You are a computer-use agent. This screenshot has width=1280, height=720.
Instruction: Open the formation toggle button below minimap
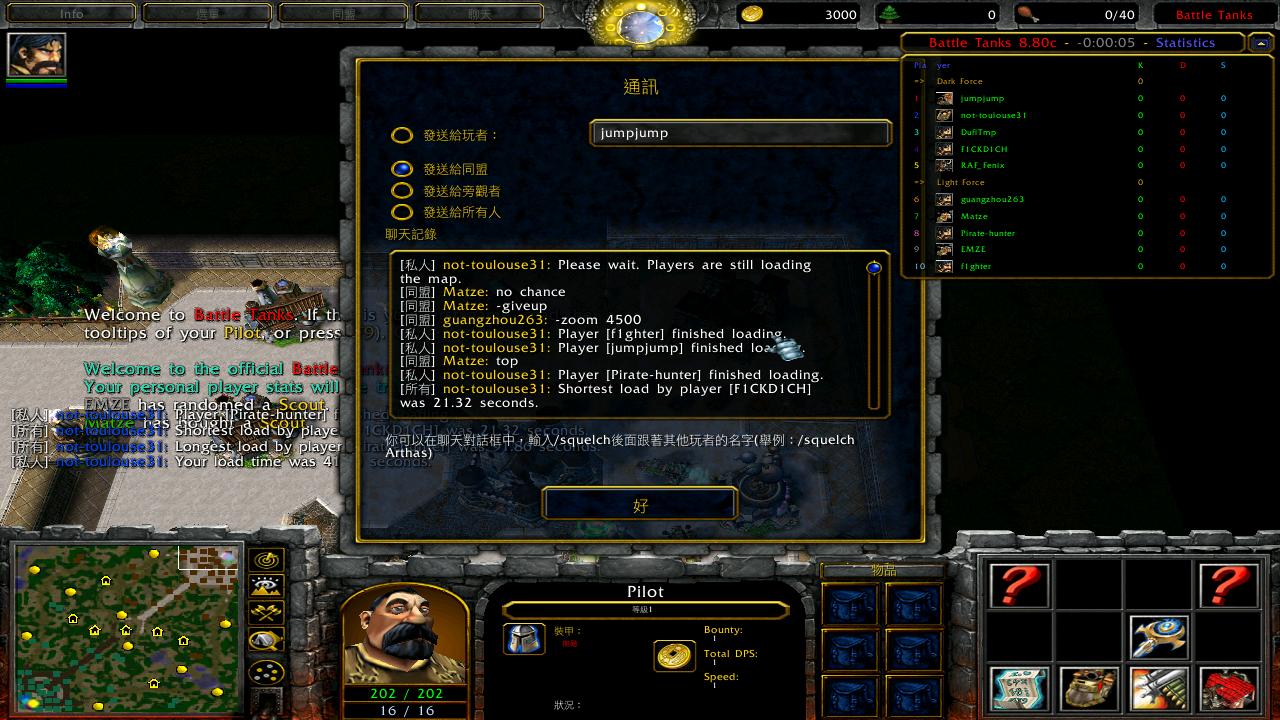pos(267,672)
